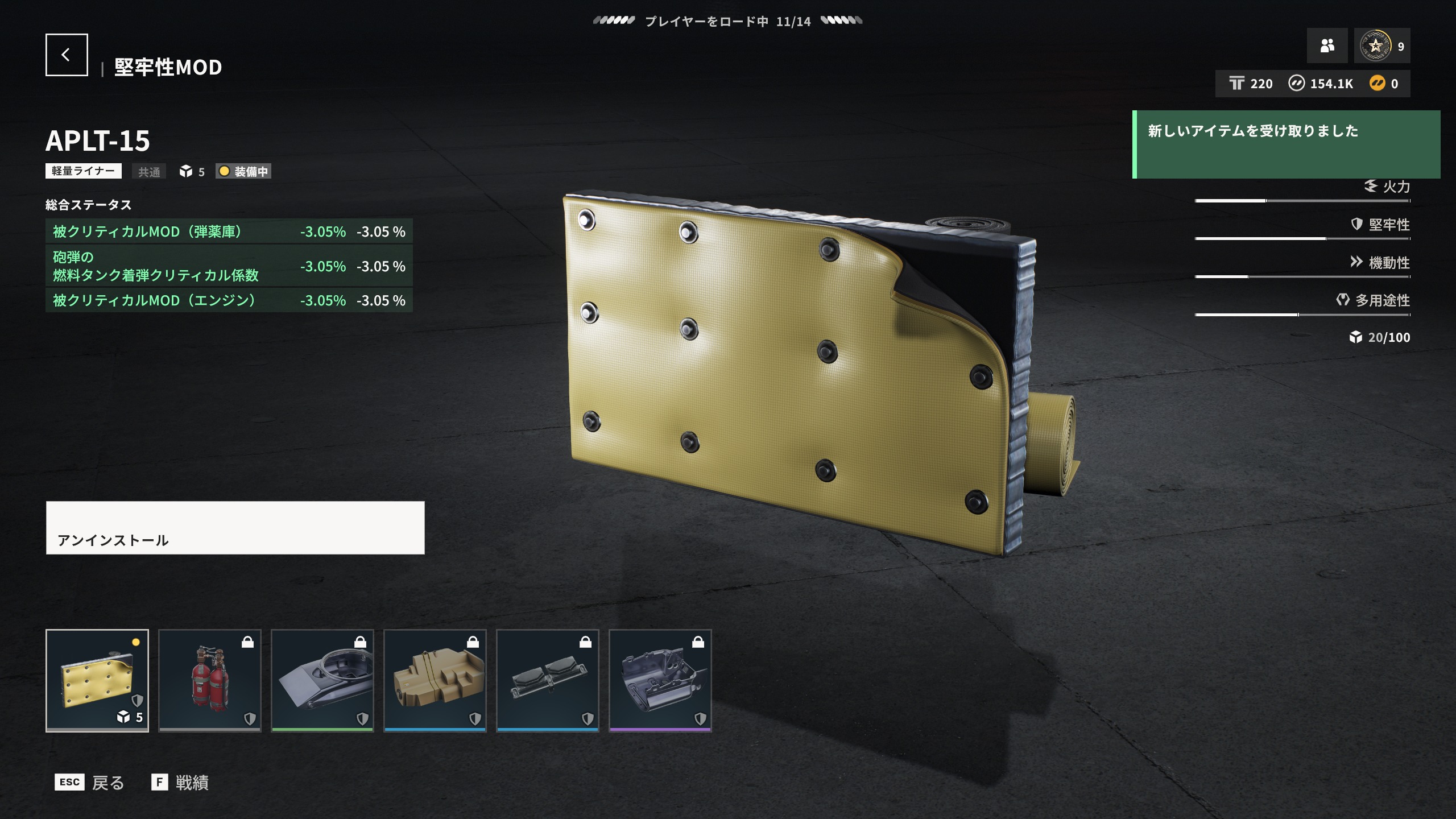Choose the locked engine compartment mod
Image resolution: width=1456 pixels, height=819 pixels.
[x=660, y=680]
